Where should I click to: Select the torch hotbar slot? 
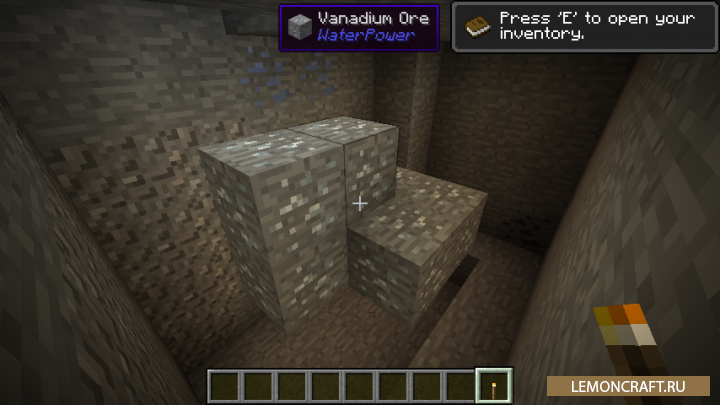point(495,385)
